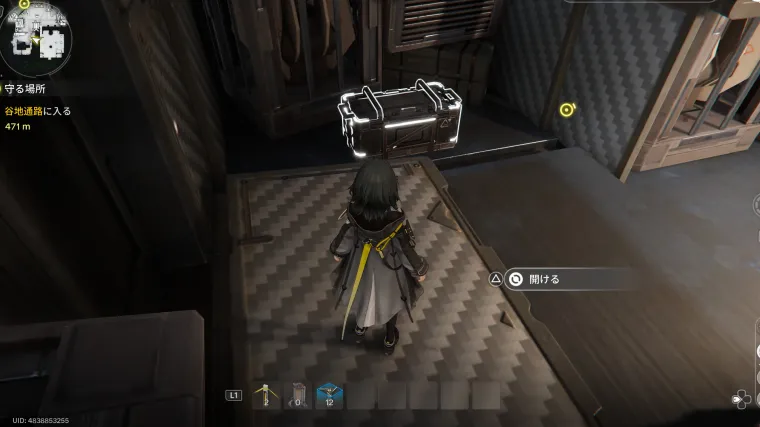This screenshot has height=427, width=760.
Task: Select the zipline tool hotbar slot
Action: 265,394
